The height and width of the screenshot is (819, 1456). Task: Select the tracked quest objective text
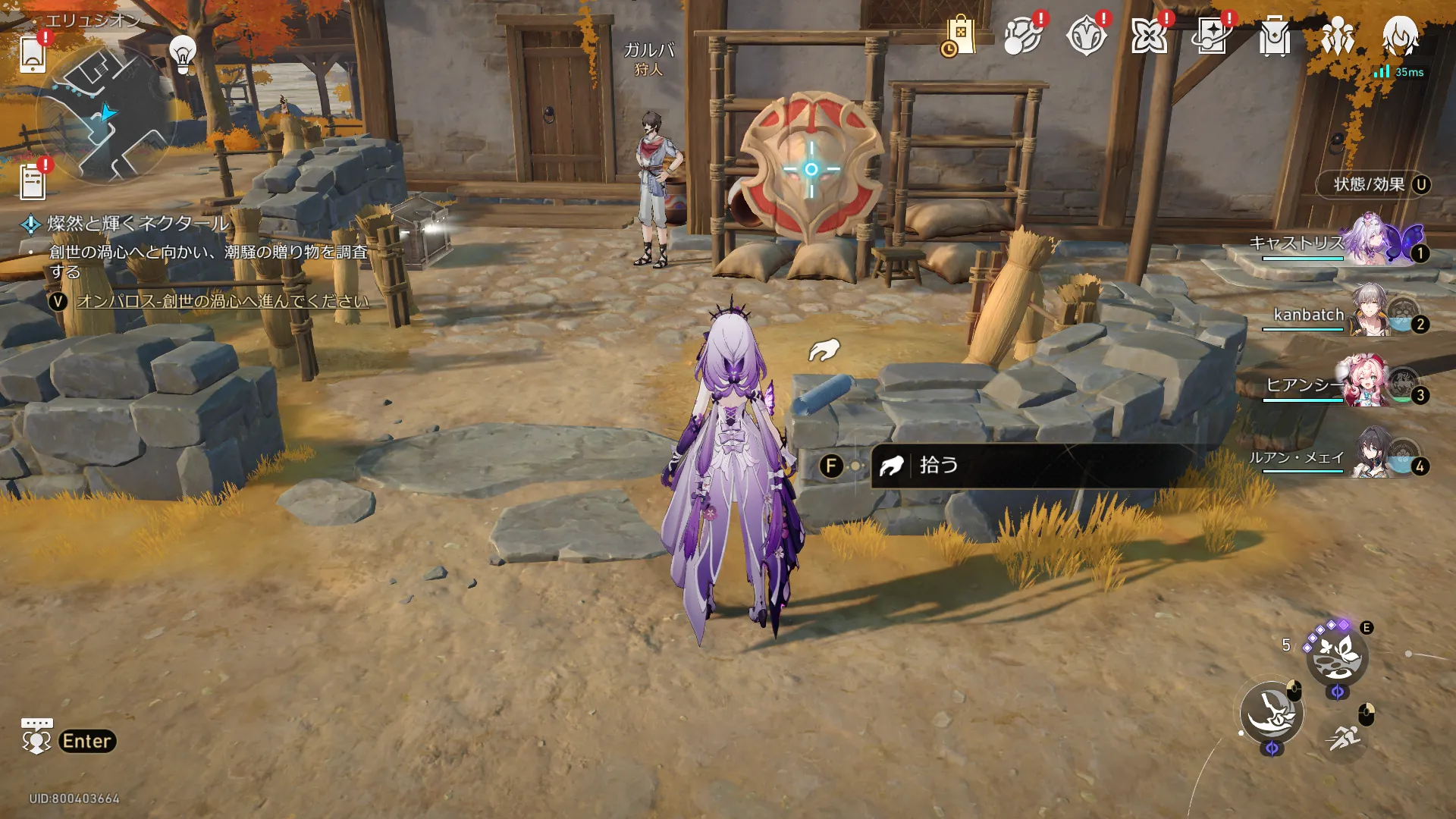click(222, 301)
